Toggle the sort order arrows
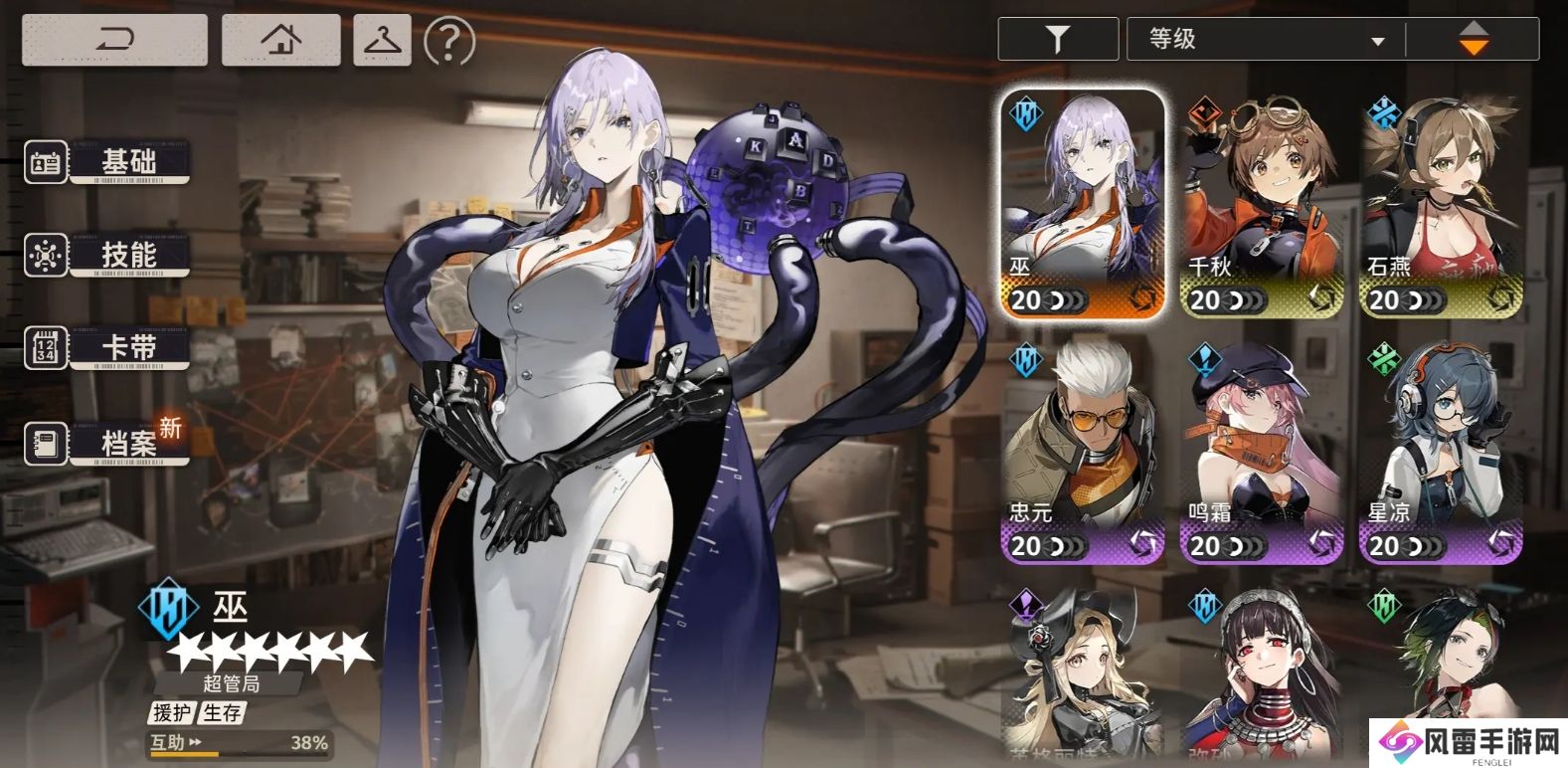Viewport: 1568px width, 768px height. [1473, 39]
